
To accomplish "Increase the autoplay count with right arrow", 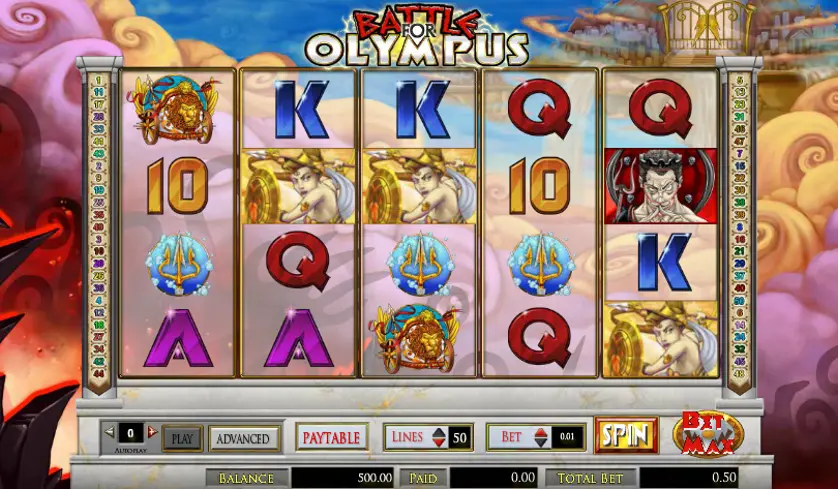I will (152, 432).
